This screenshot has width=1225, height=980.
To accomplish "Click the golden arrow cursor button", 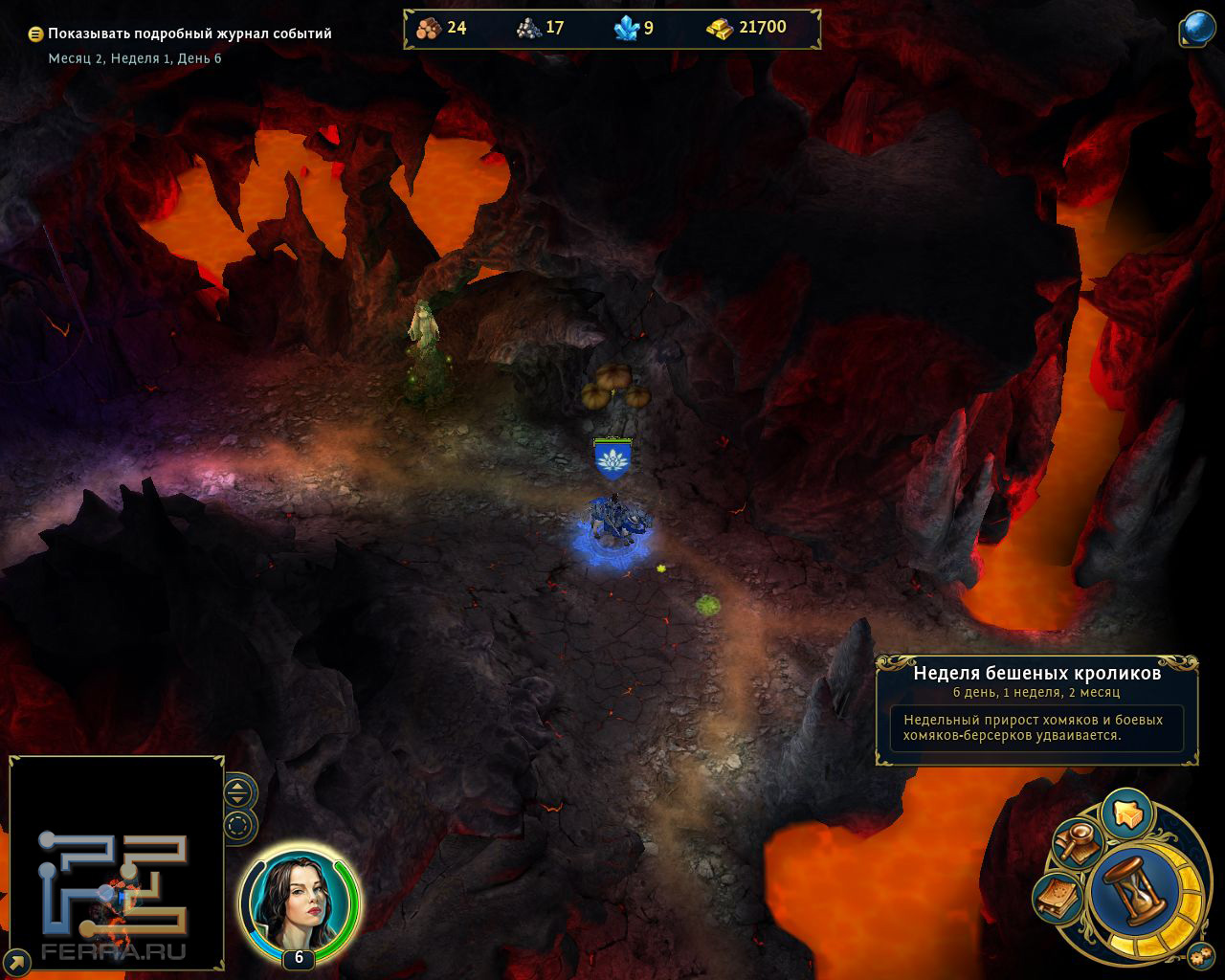I will (1126, 813).
